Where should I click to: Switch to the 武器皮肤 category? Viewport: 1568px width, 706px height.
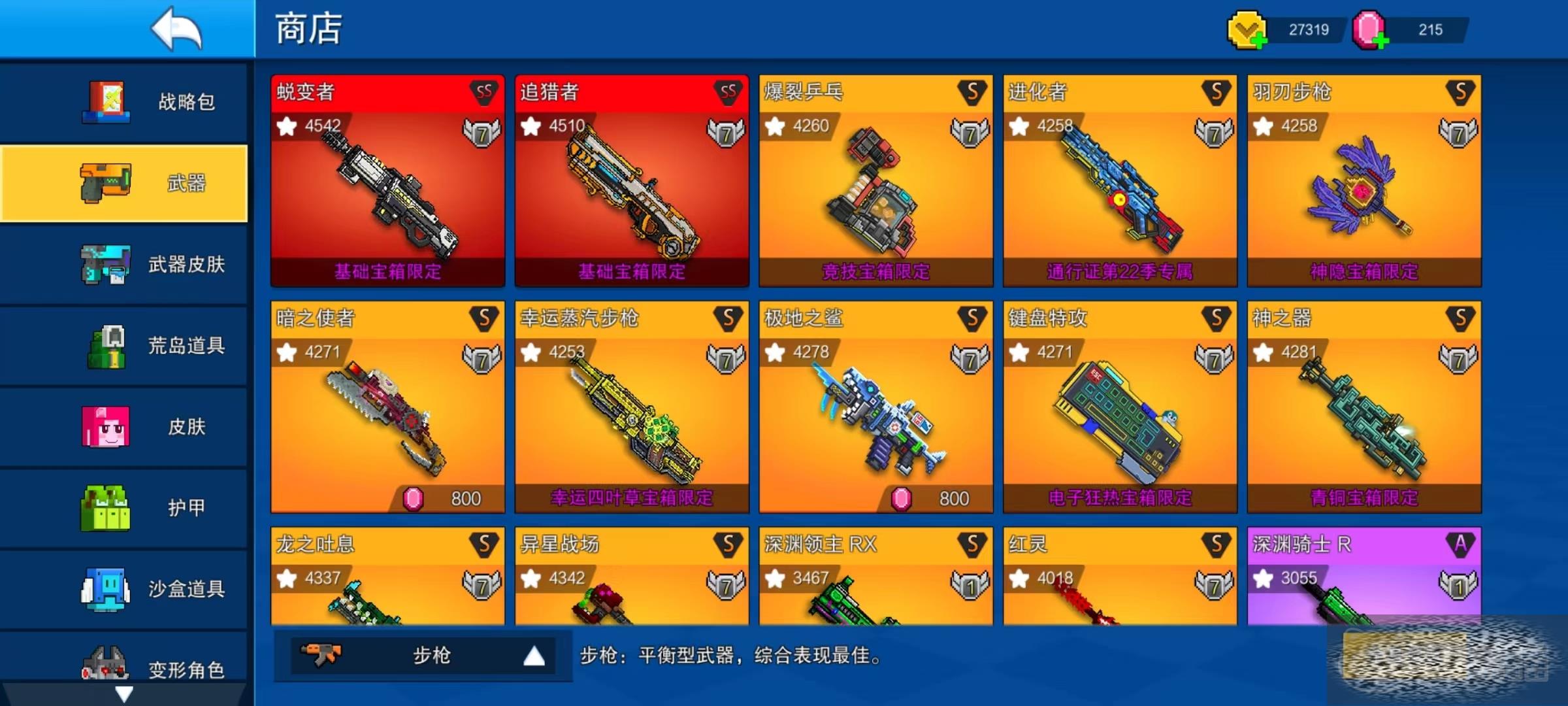124,264
